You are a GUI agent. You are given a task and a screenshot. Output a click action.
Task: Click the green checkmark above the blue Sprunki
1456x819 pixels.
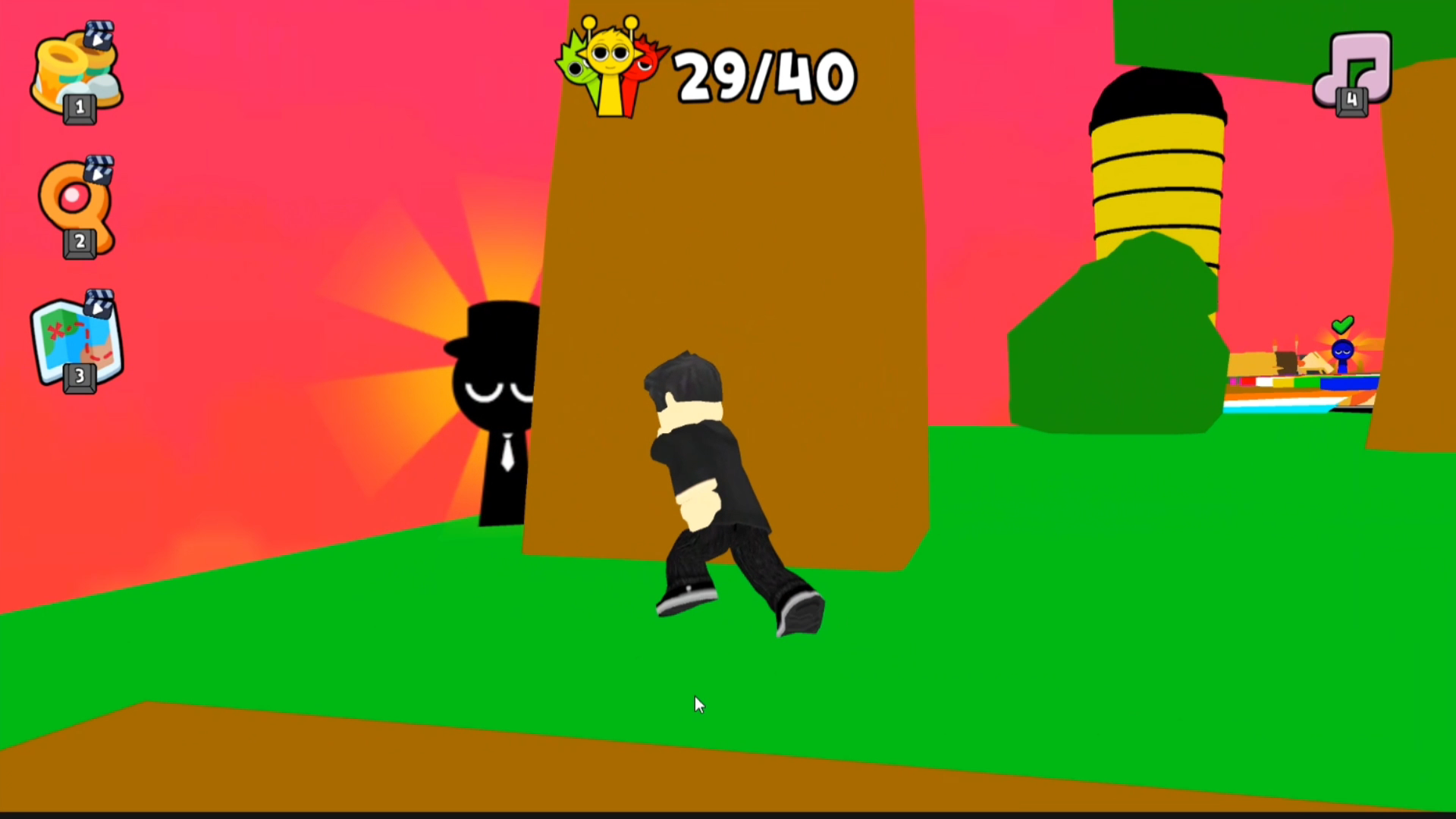click(x=1344, y=325)
